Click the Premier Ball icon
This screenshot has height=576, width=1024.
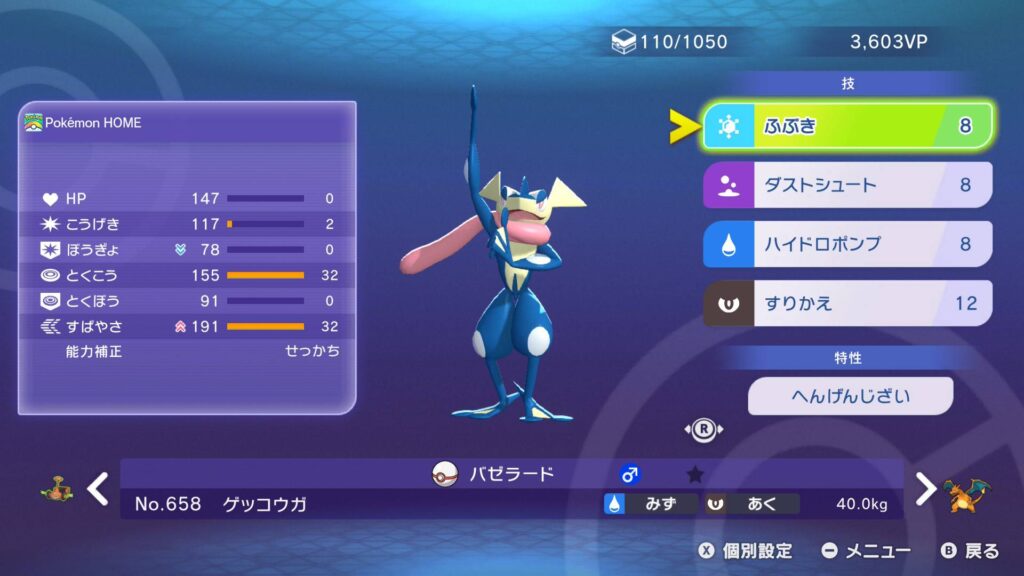(x=444, y=474)
